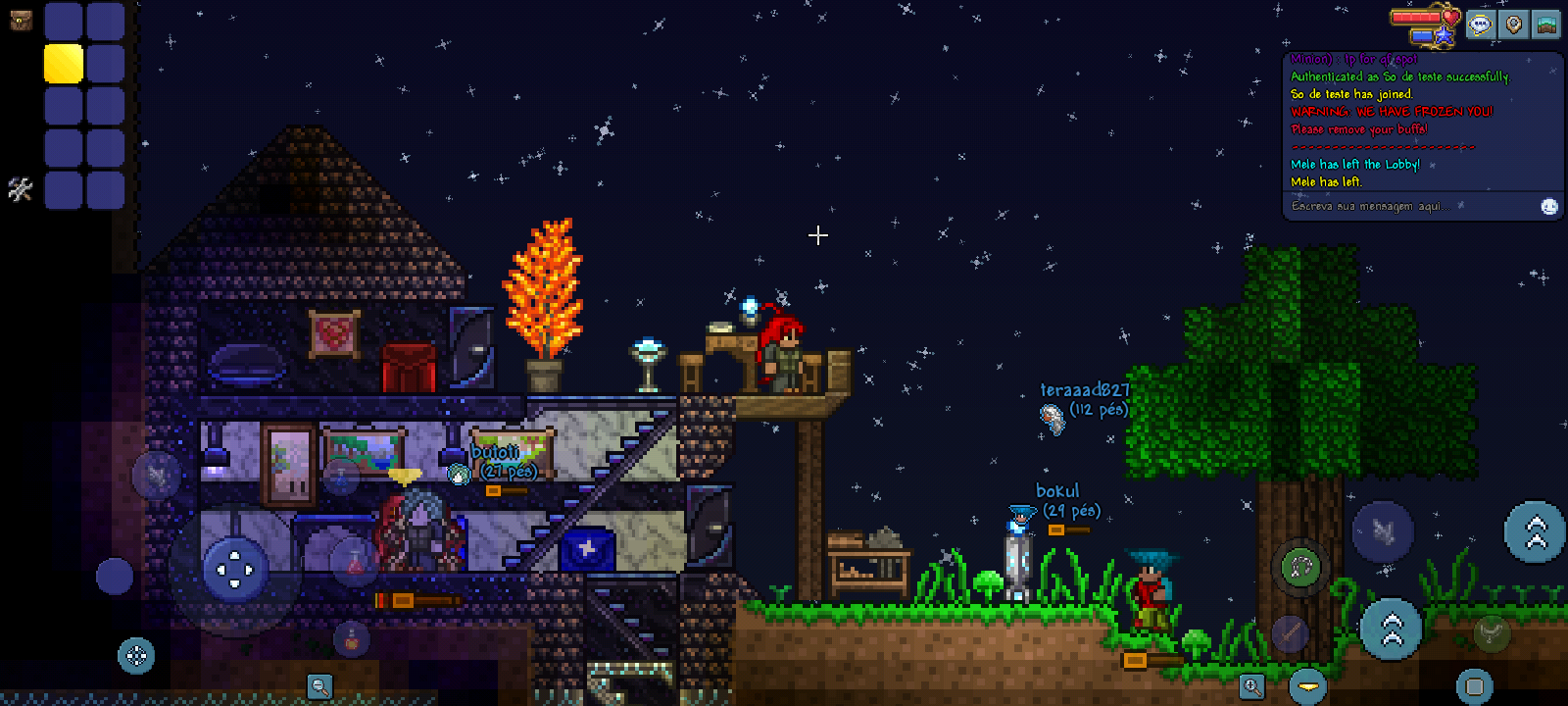Tap the housing landscape icon button
Viewport: 1568px width, 706px height.
[1547, 25]
